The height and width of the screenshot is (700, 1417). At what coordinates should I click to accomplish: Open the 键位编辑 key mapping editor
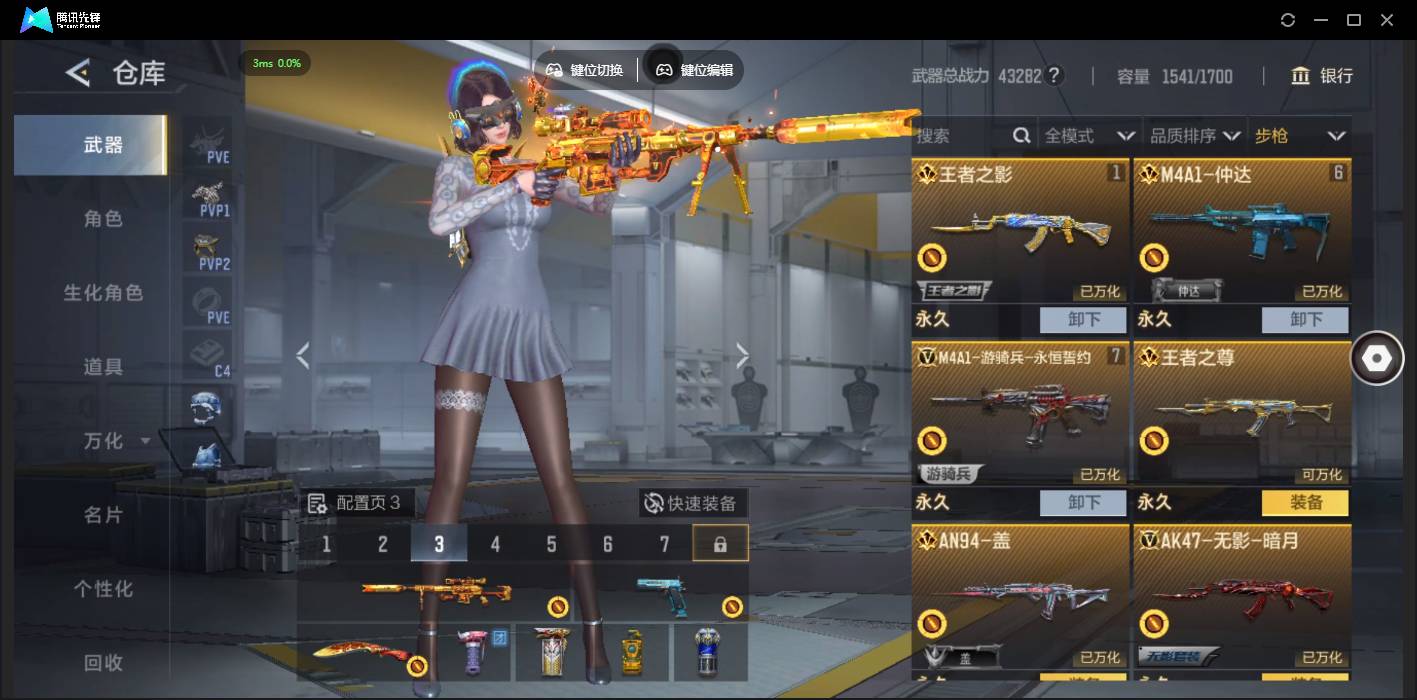695,70
